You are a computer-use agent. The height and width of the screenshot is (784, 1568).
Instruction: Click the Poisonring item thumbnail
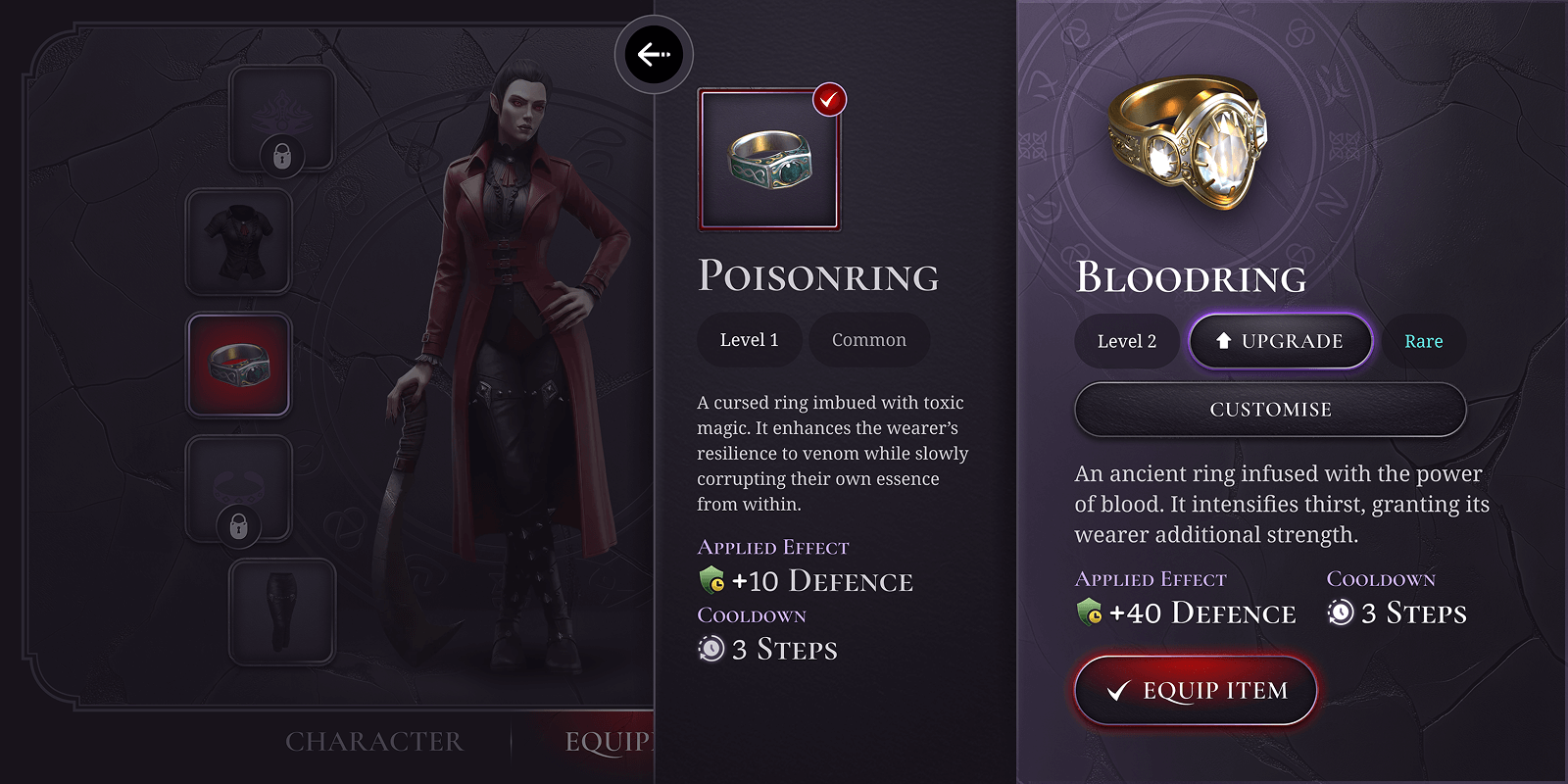pos(769,159)
